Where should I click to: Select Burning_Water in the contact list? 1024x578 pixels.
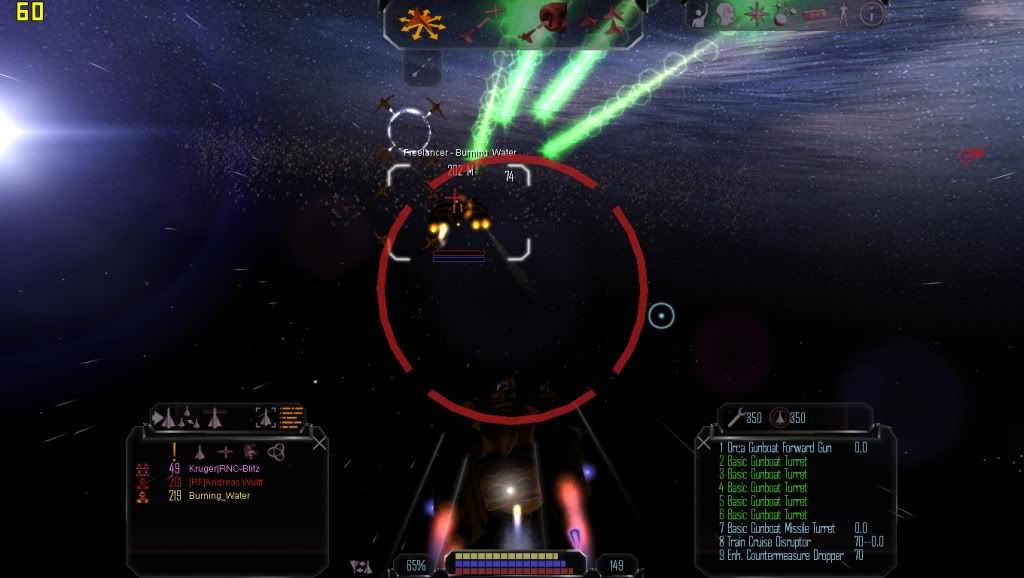[x=219, y=495]
